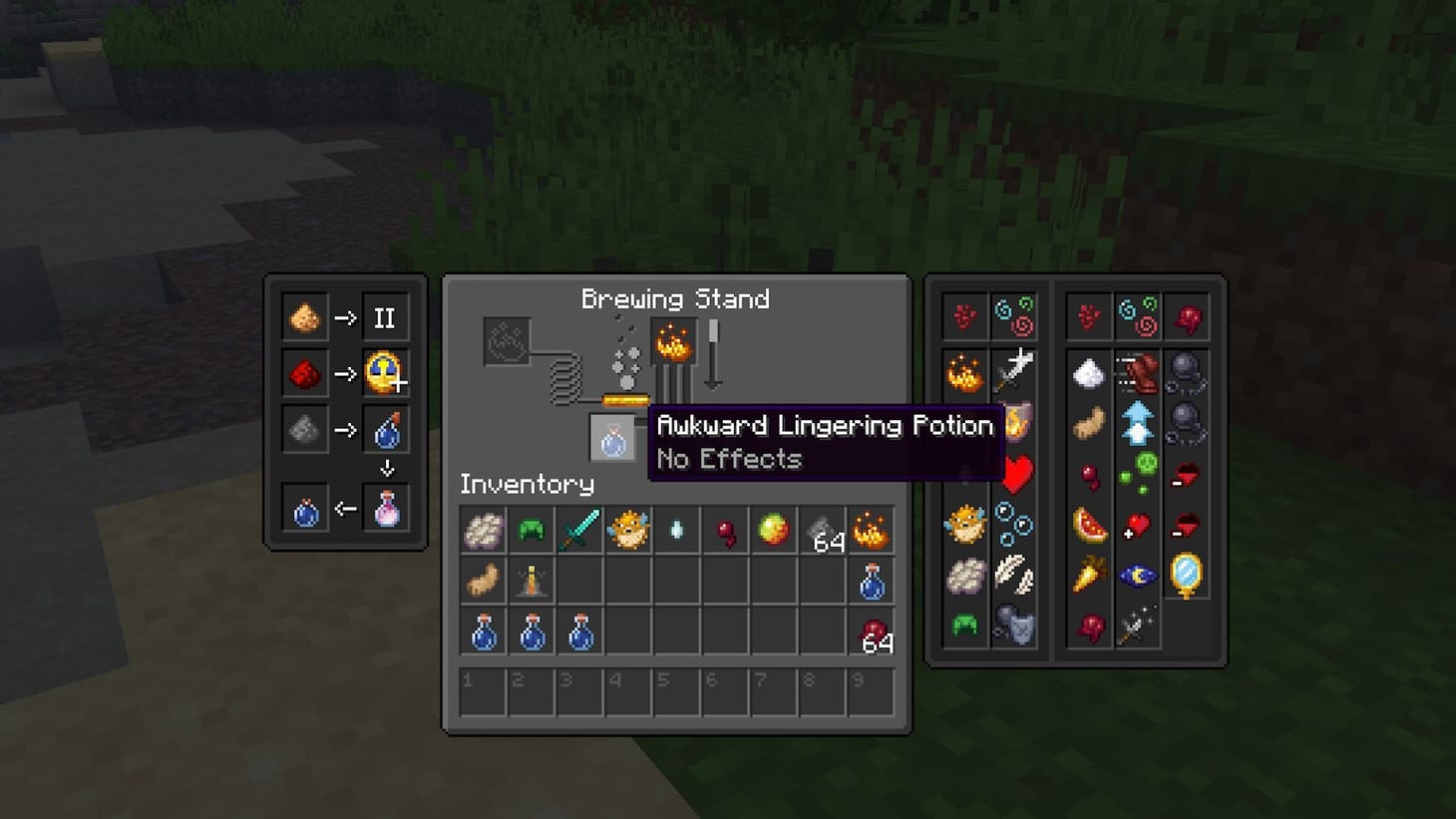Pick up the diamond sword
Image resolution: width=1456 pixels, height=819 pixels.
(578, 530)
